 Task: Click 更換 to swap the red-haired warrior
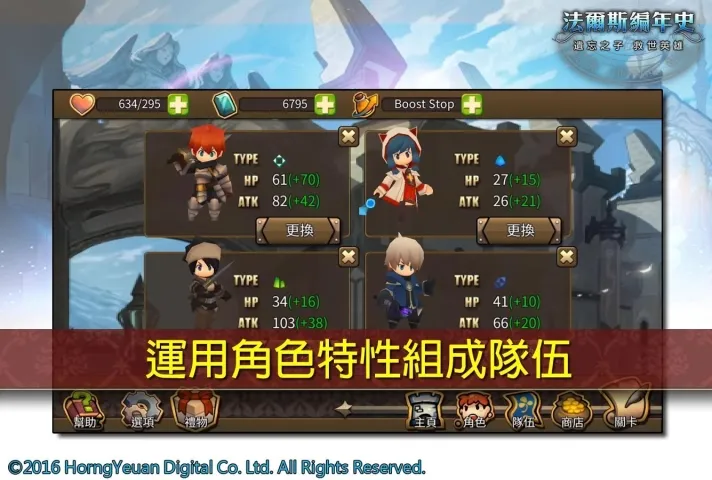click(x=299, y=230)
